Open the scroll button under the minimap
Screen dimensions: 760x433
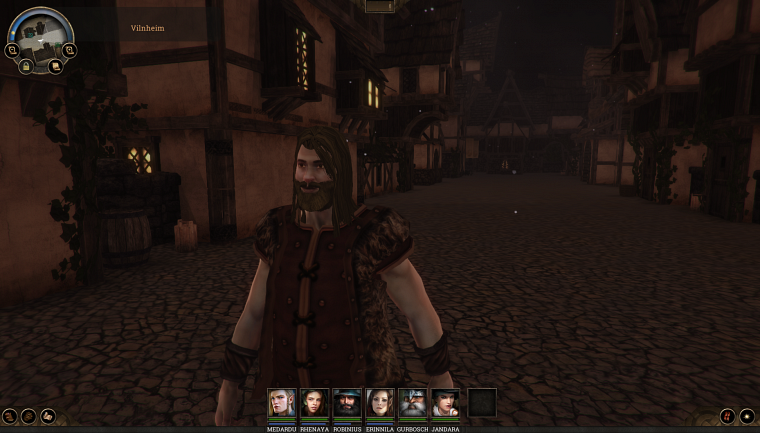tap(55, 66)
